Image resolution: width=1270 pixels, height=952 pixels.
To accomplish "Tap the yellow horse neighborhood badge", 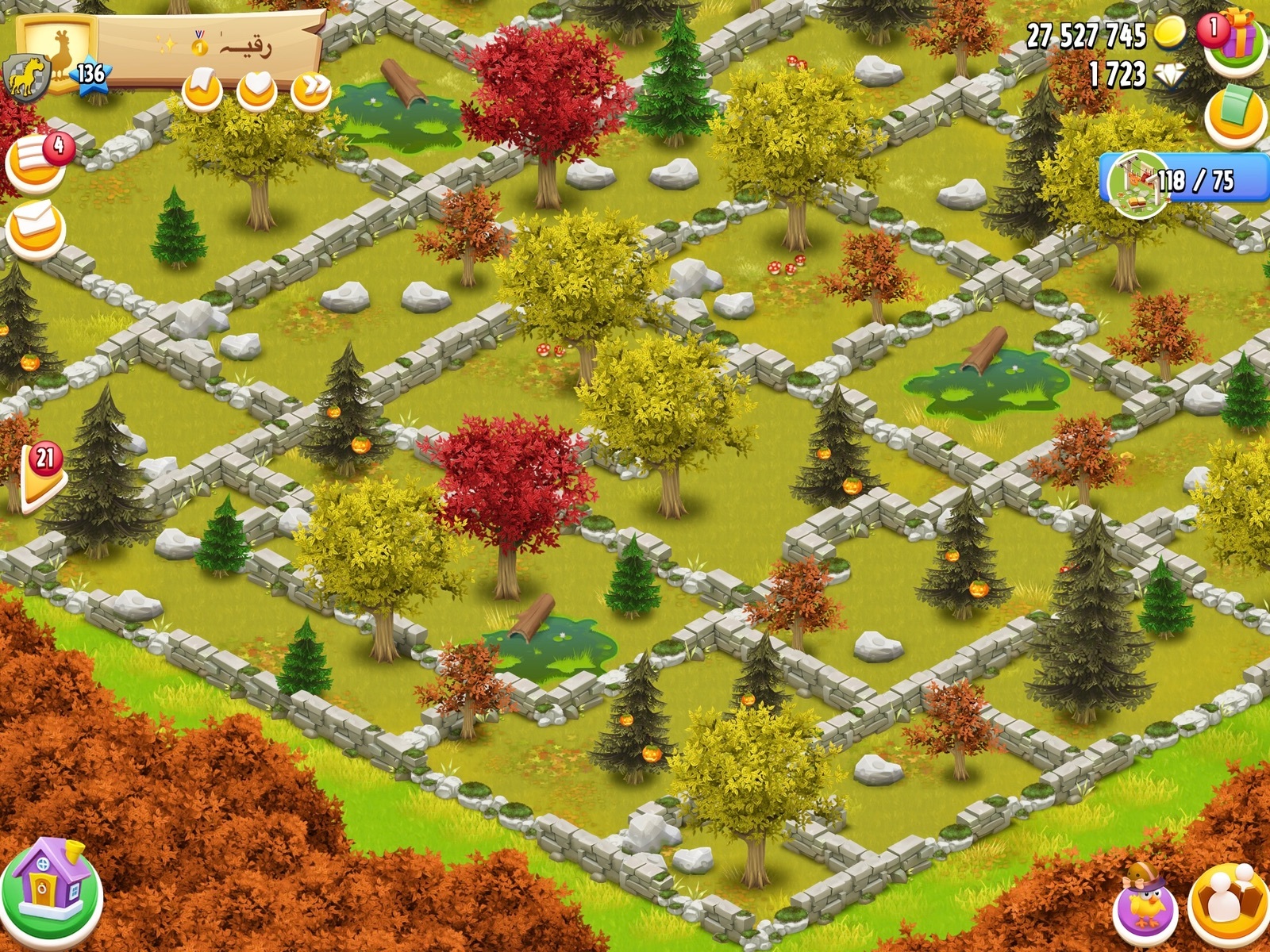I will pos(27,79).
